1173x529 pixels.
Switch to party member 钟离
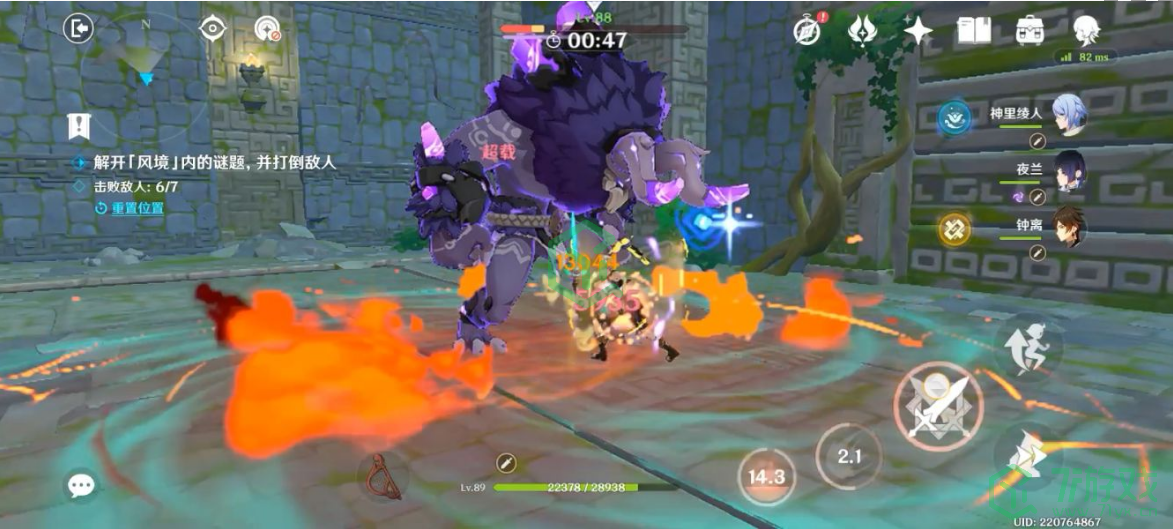coord(1067,227)
